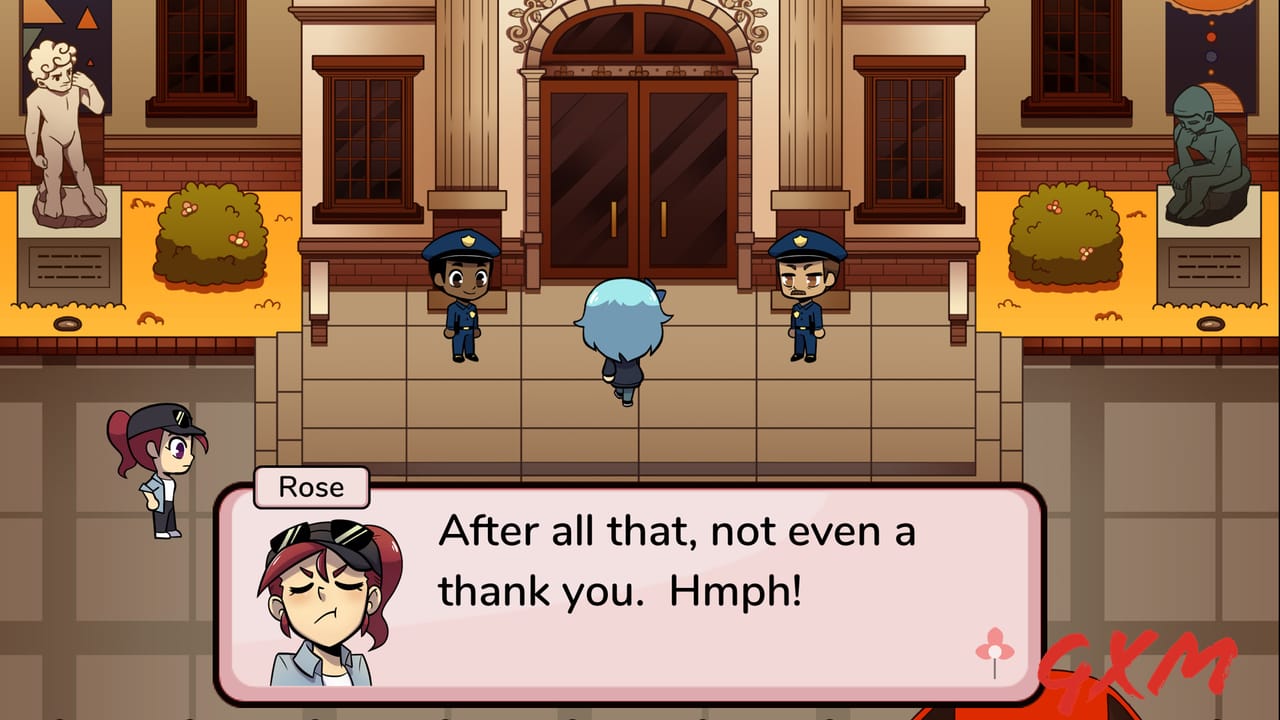Screen dimensions: 1280x720
Task: Click the badge on the right officer's uniform
Action: pyautogui.click(x=795, y=316)
